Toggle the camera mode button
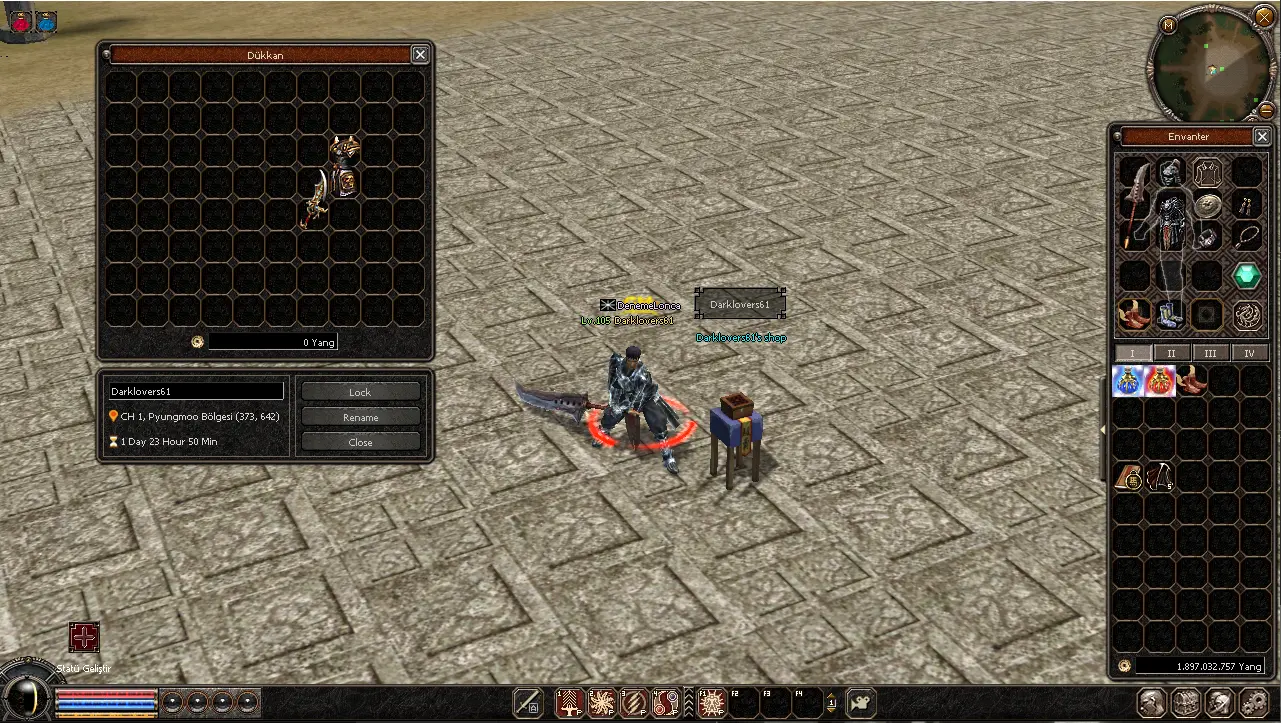Viewport: 1281px width, 723px height. 859,703
